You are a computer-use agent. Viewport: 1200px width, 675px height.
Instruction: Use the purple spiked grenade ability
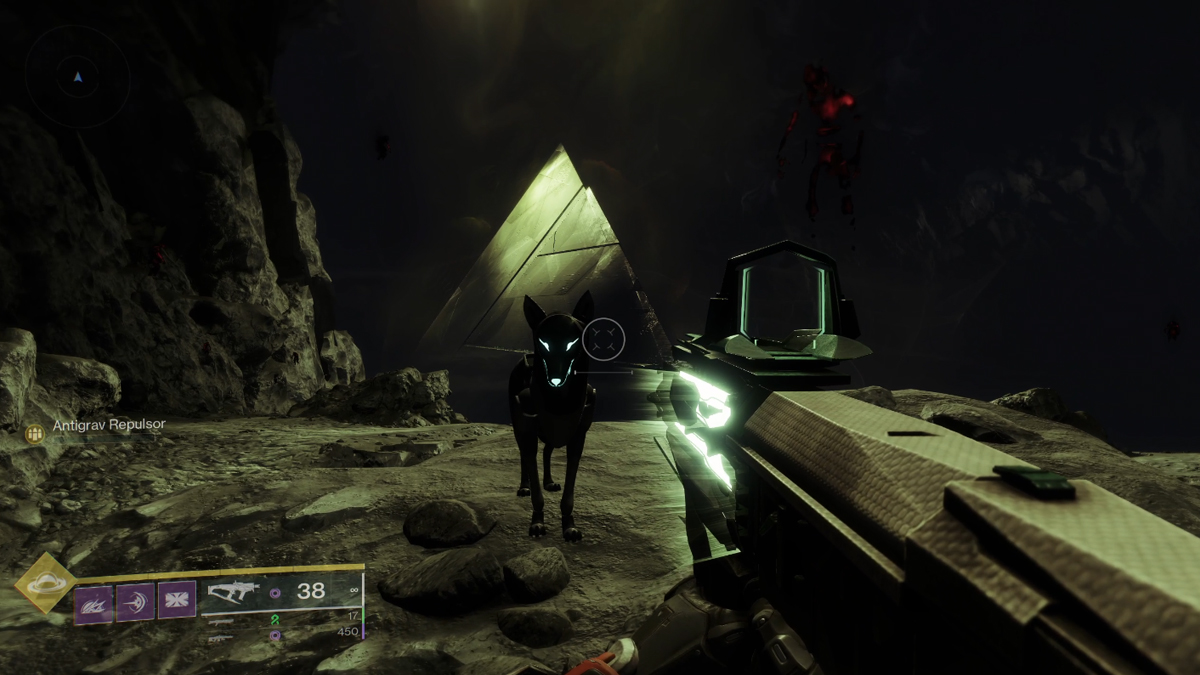(x=93, y=603)
